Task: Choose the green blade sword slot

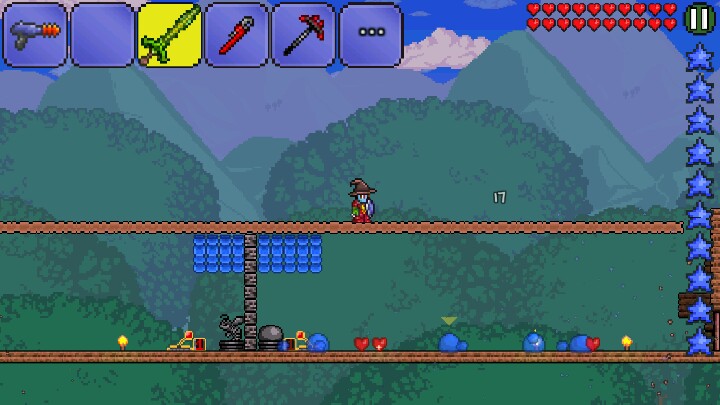Action: coord(169,35)
